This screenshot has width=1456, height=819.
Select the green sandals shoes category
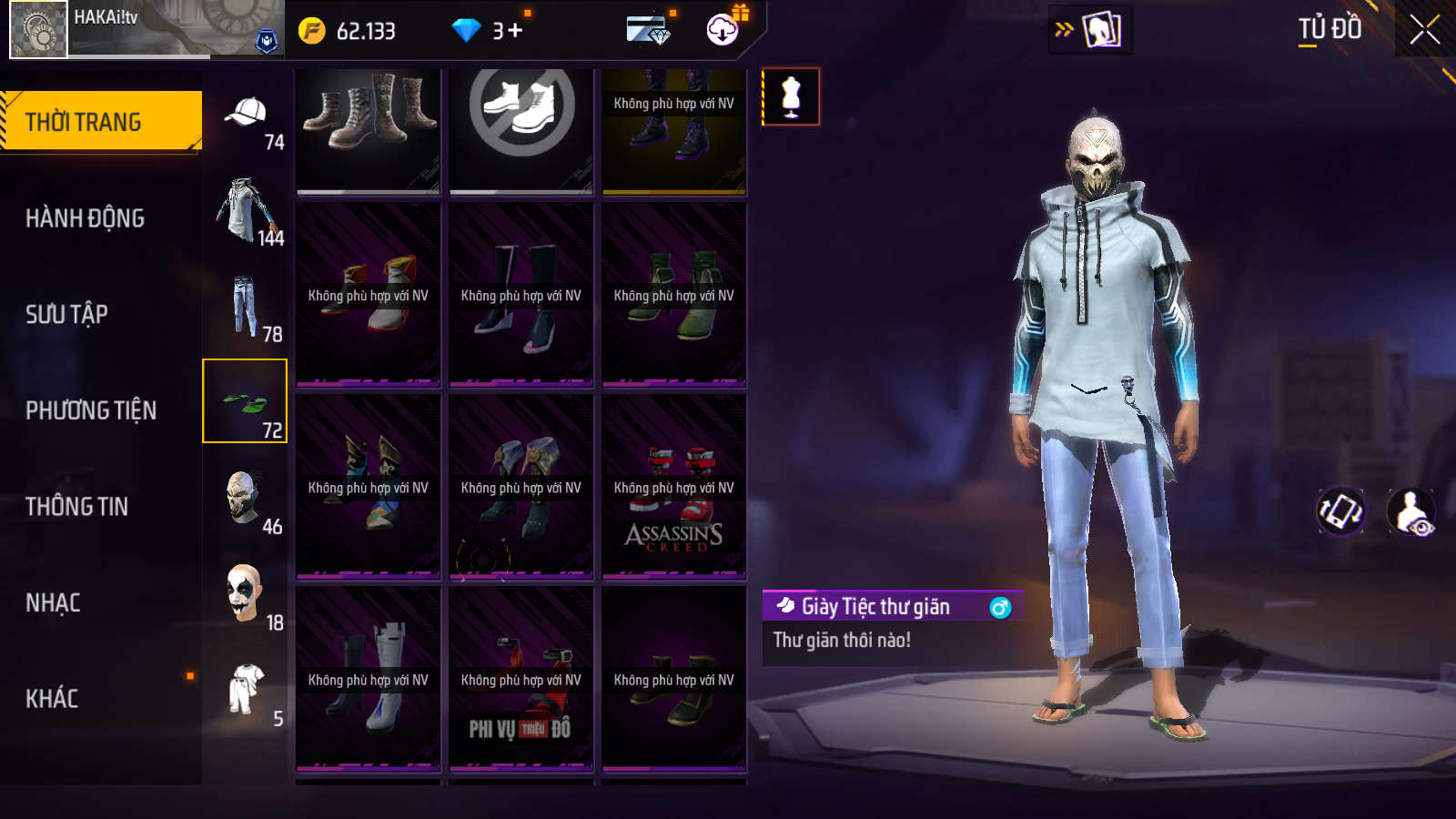[245, 401]
